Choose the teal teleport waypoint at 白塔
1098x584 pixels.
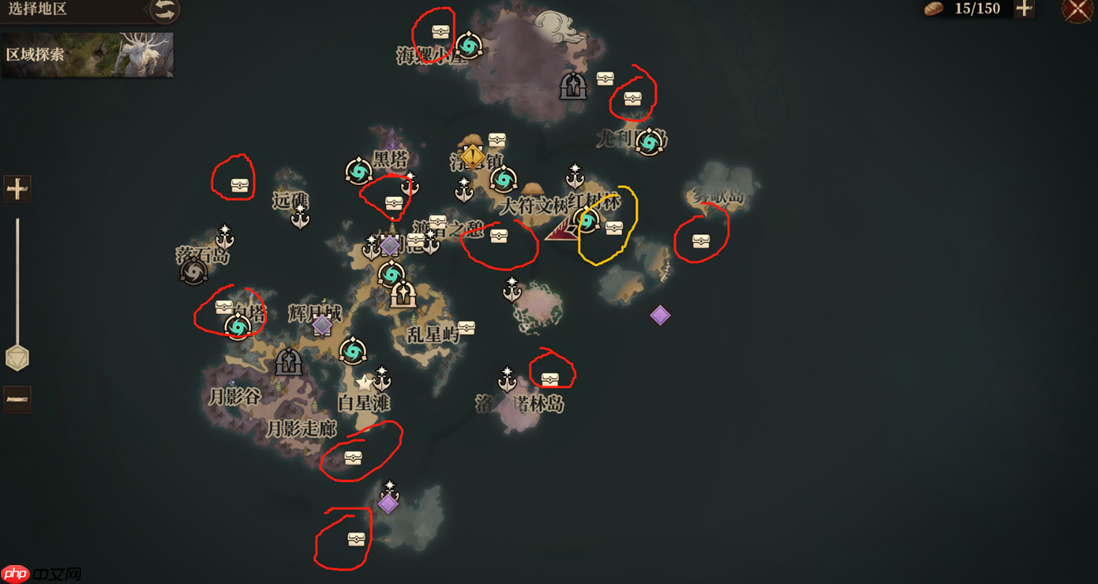238,326
